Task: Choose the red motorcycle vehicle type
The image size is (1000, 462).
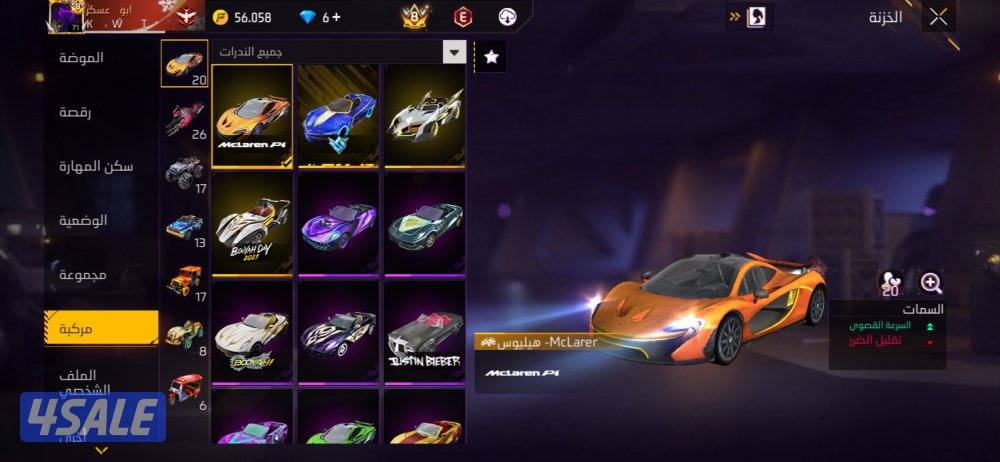Action: [x=184, y=119]
